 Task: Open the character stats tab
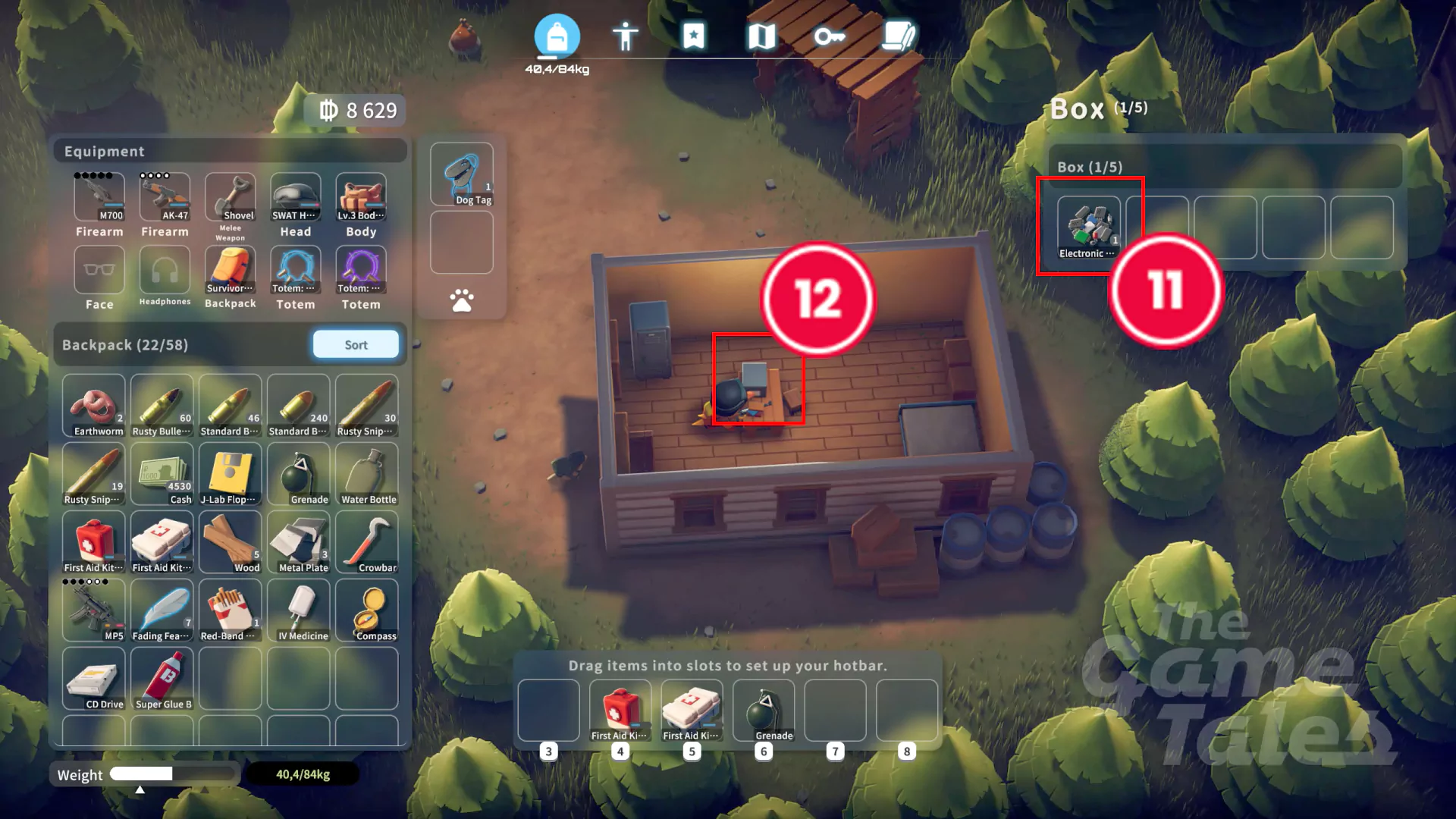pos(625,36)
